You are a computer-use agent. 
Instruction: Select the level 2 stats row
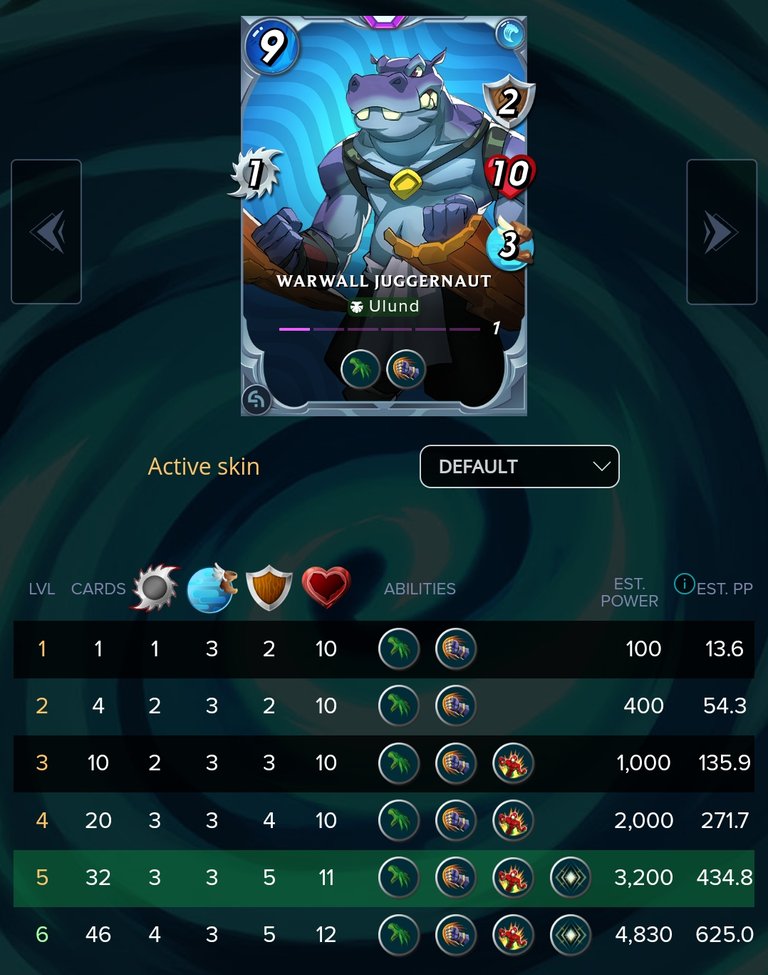pos(384,706)
